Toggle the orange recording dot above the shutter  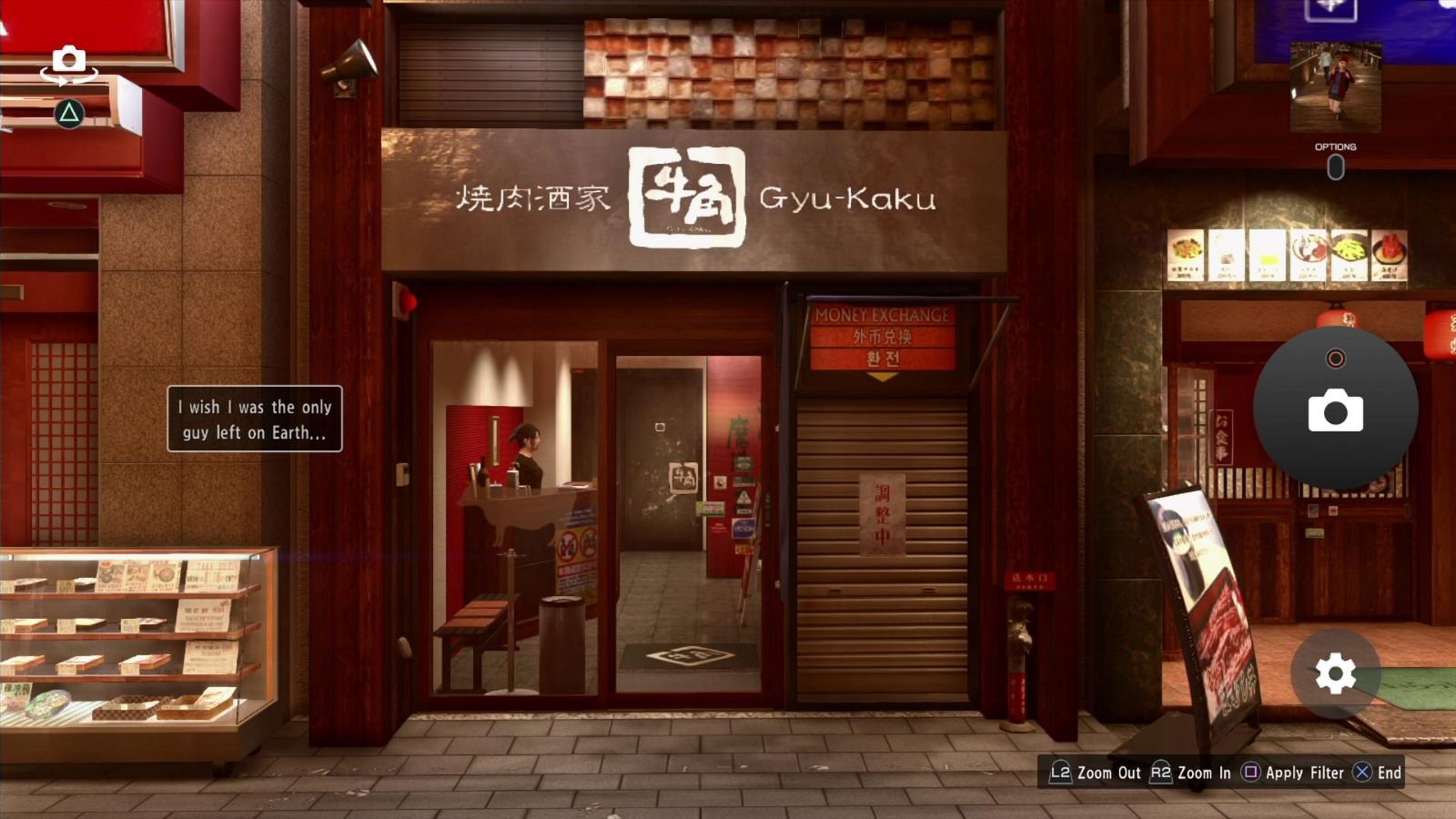[1336, 359]
